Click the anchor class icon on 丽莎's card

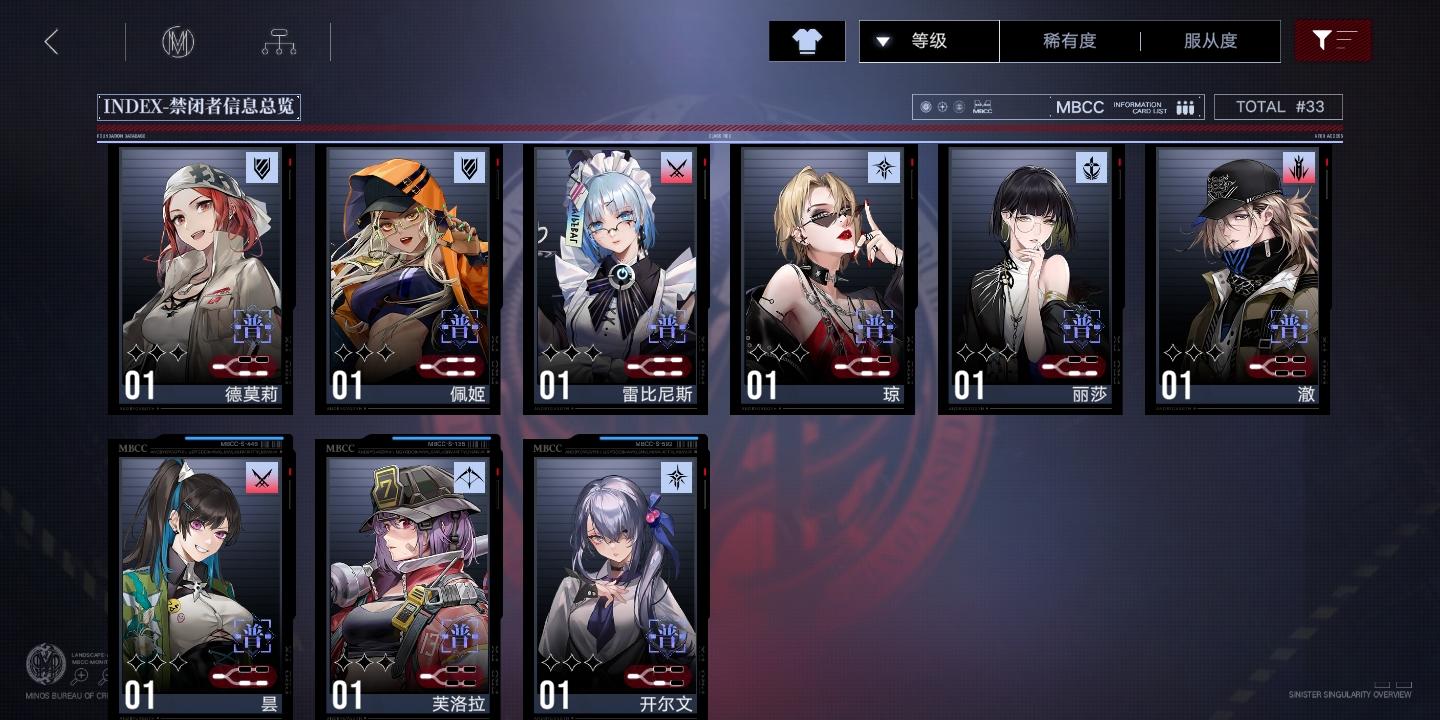[x=1092, y=168]
